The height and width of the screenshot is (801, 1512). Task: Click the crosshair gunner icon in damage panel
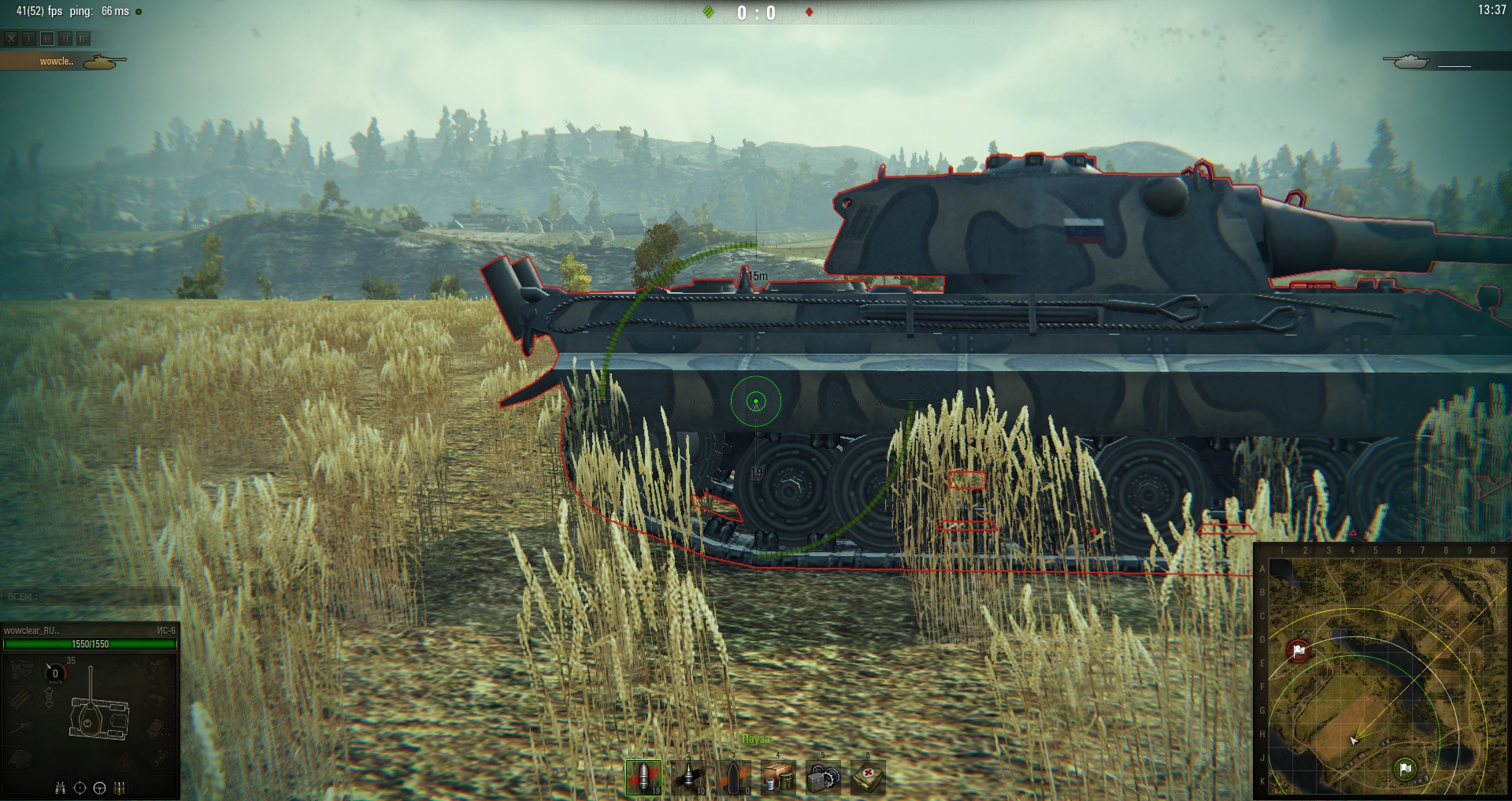point(80,788)
